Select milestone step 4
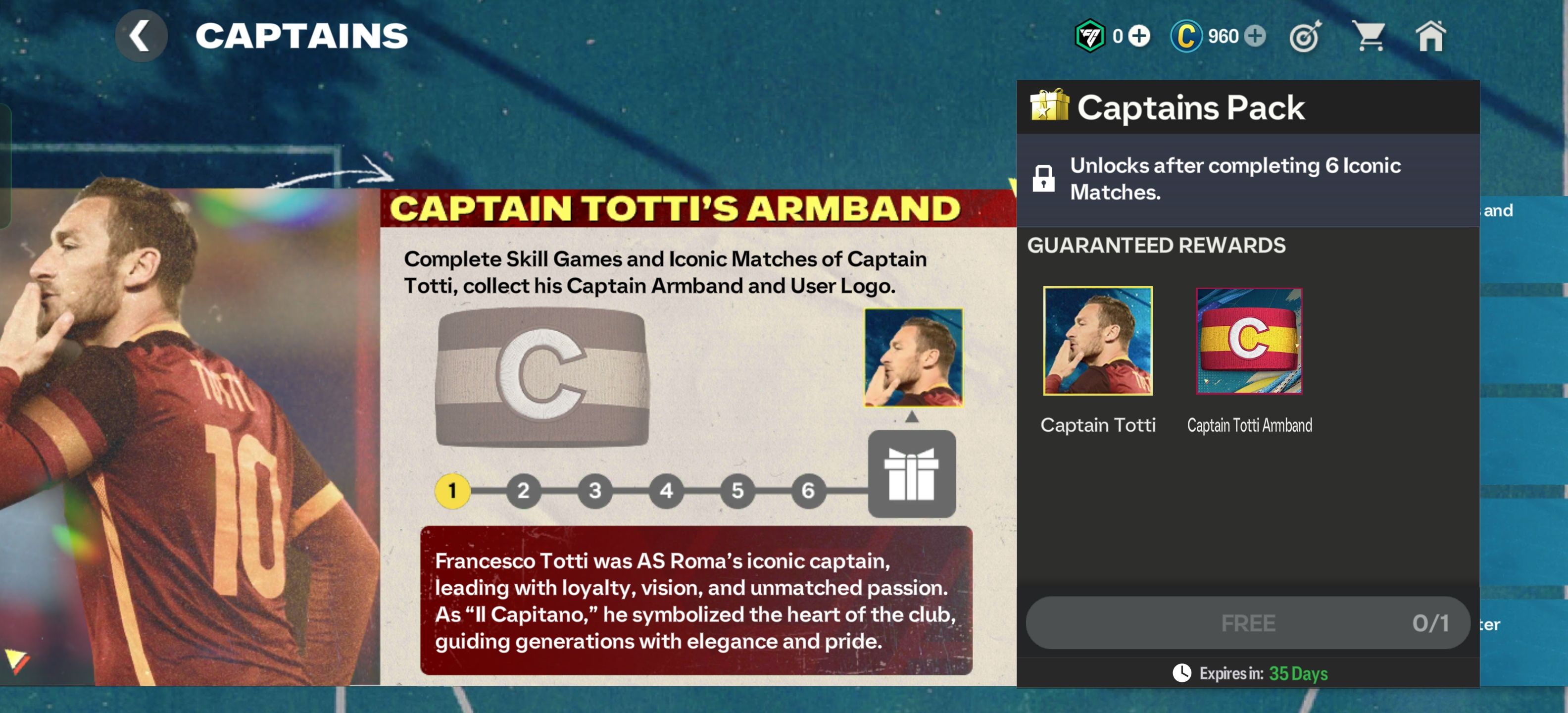The image size is (1568, 713). (666, 490)
